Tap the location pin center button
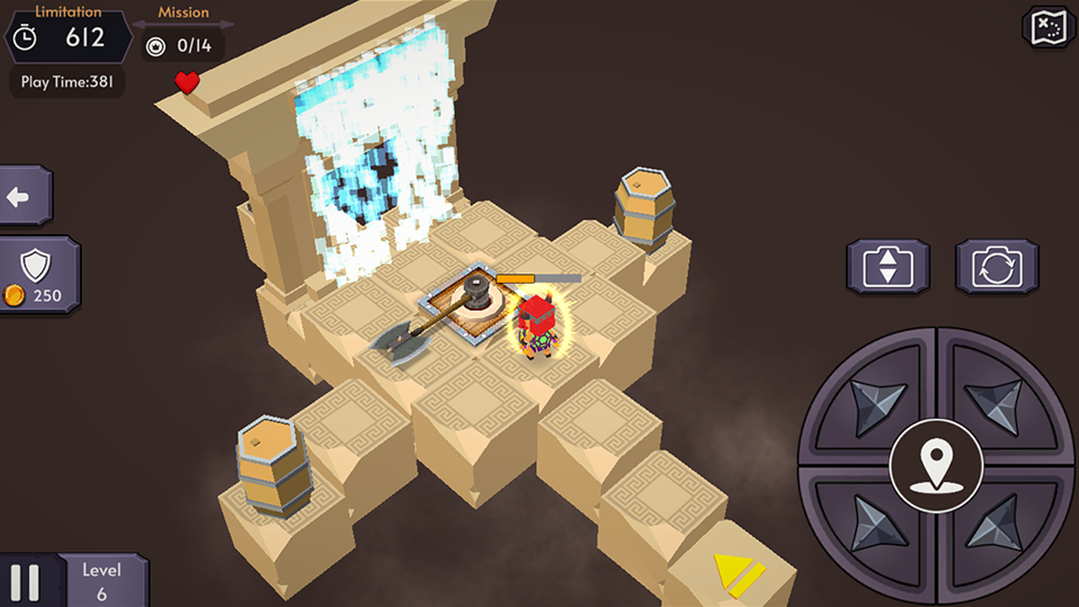Screen dimensions: 1079x607 pos(936,466)
